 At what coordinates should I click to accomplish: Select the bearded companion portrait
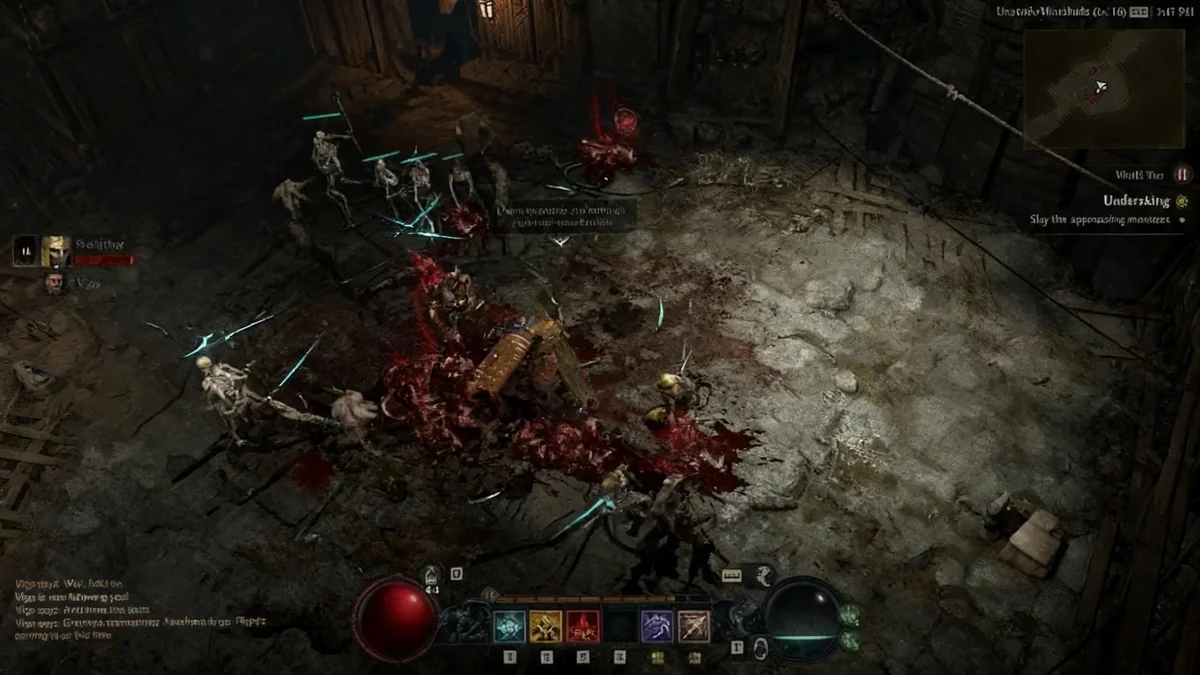point(54,283)
